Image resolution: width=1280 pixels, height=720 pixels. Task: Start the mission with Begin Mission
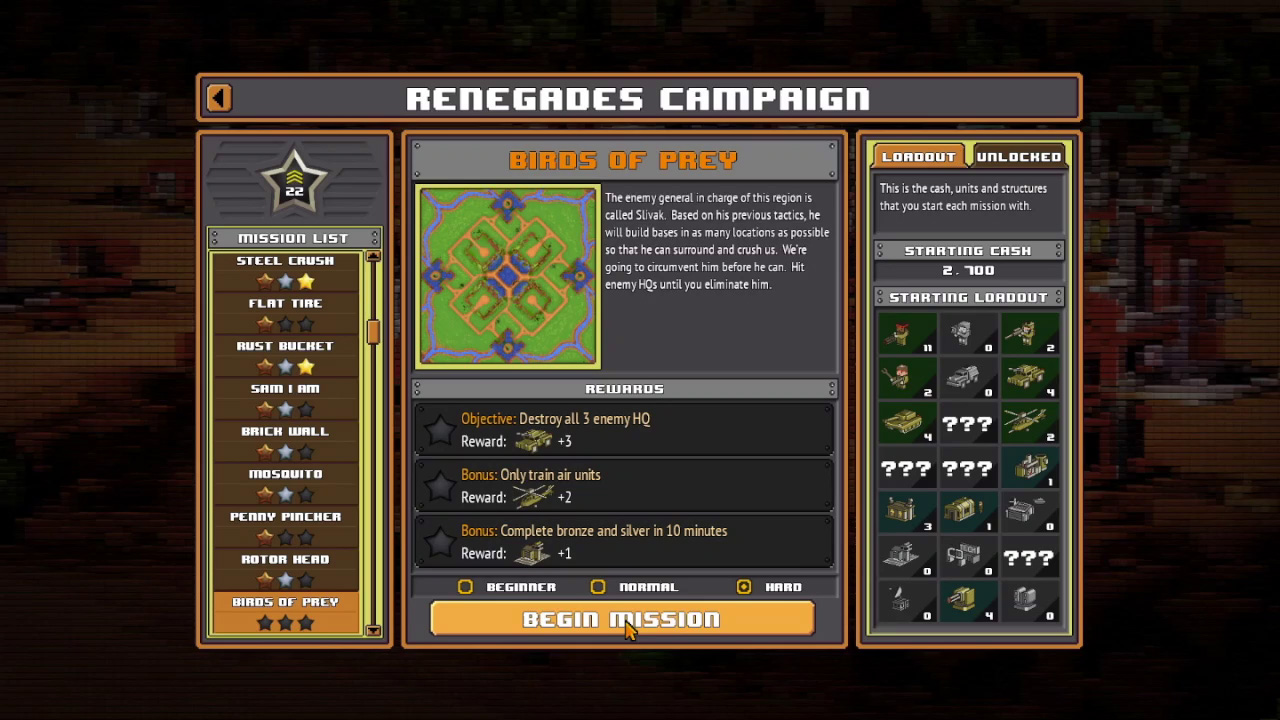(622, 619)
